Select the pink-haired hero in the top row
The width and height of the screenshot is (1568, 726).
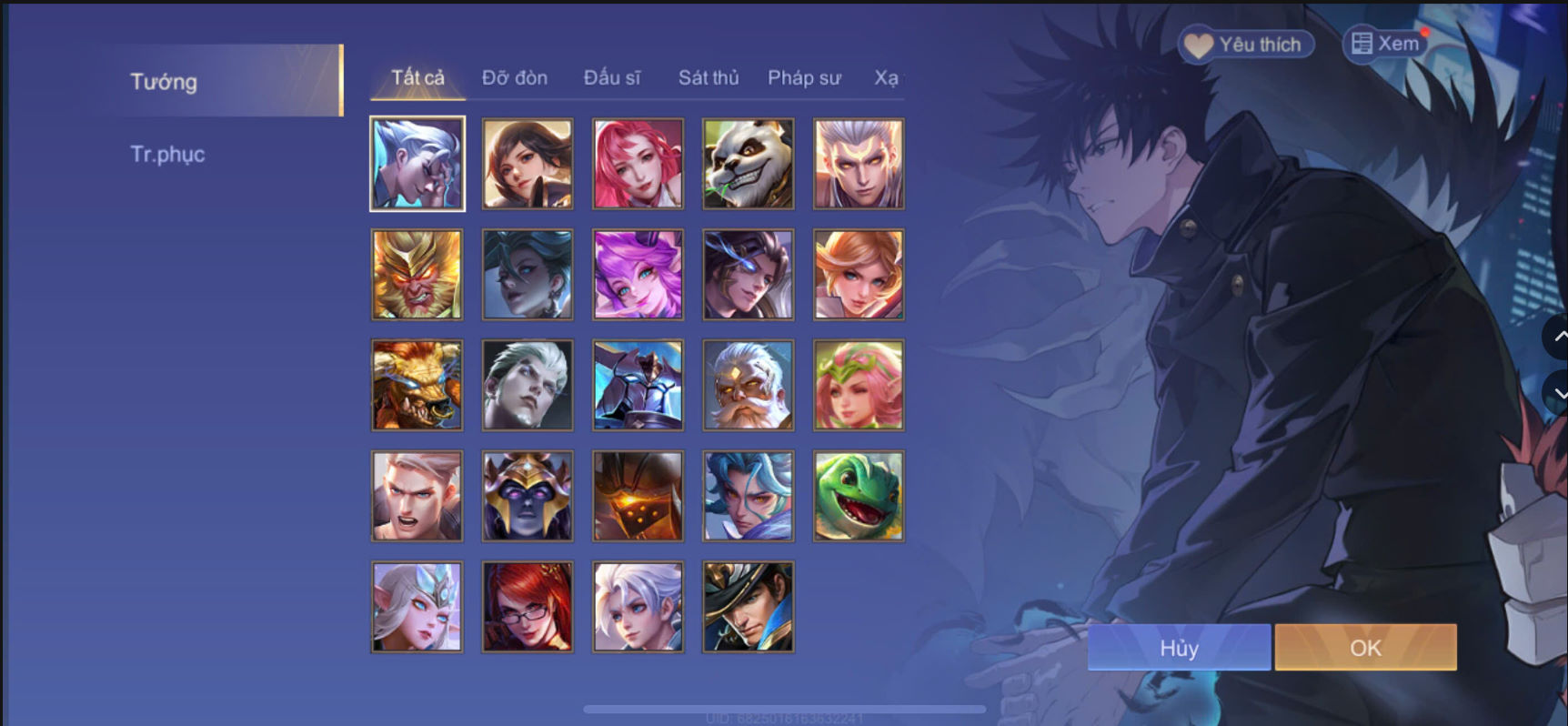638,164
